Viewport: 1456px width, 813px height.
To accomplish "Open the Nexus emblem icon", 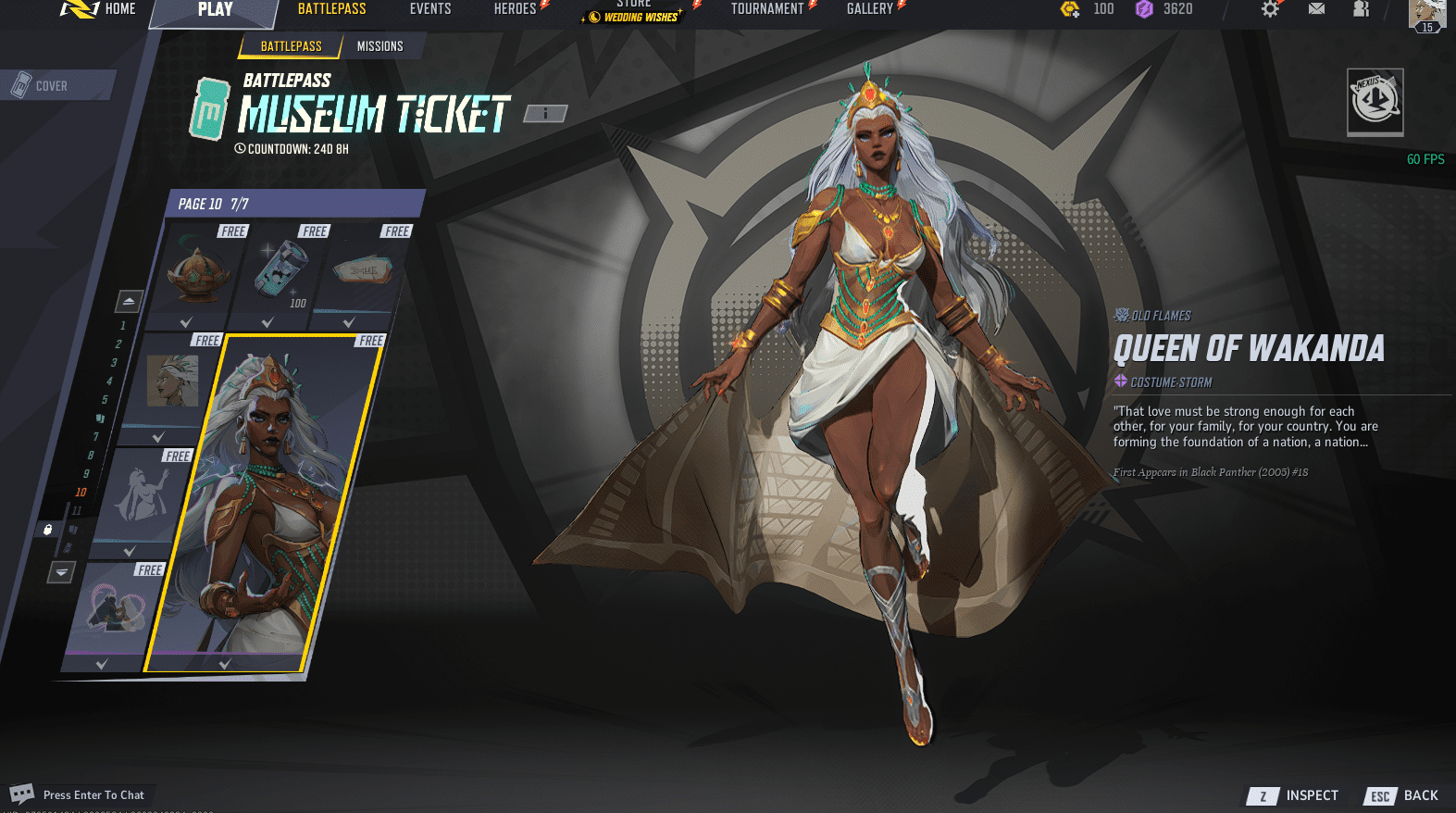I will 1375,101.
